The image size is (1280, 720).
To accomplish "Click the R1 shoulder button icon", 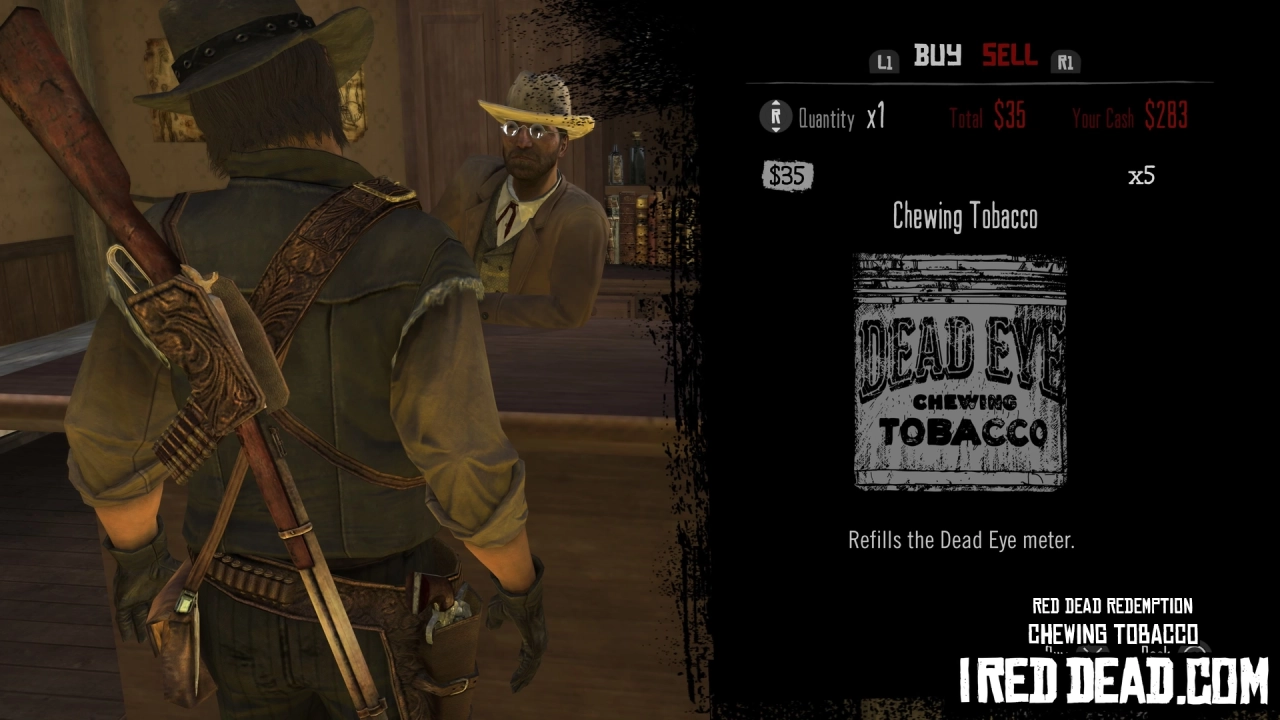I will 1065,61.
